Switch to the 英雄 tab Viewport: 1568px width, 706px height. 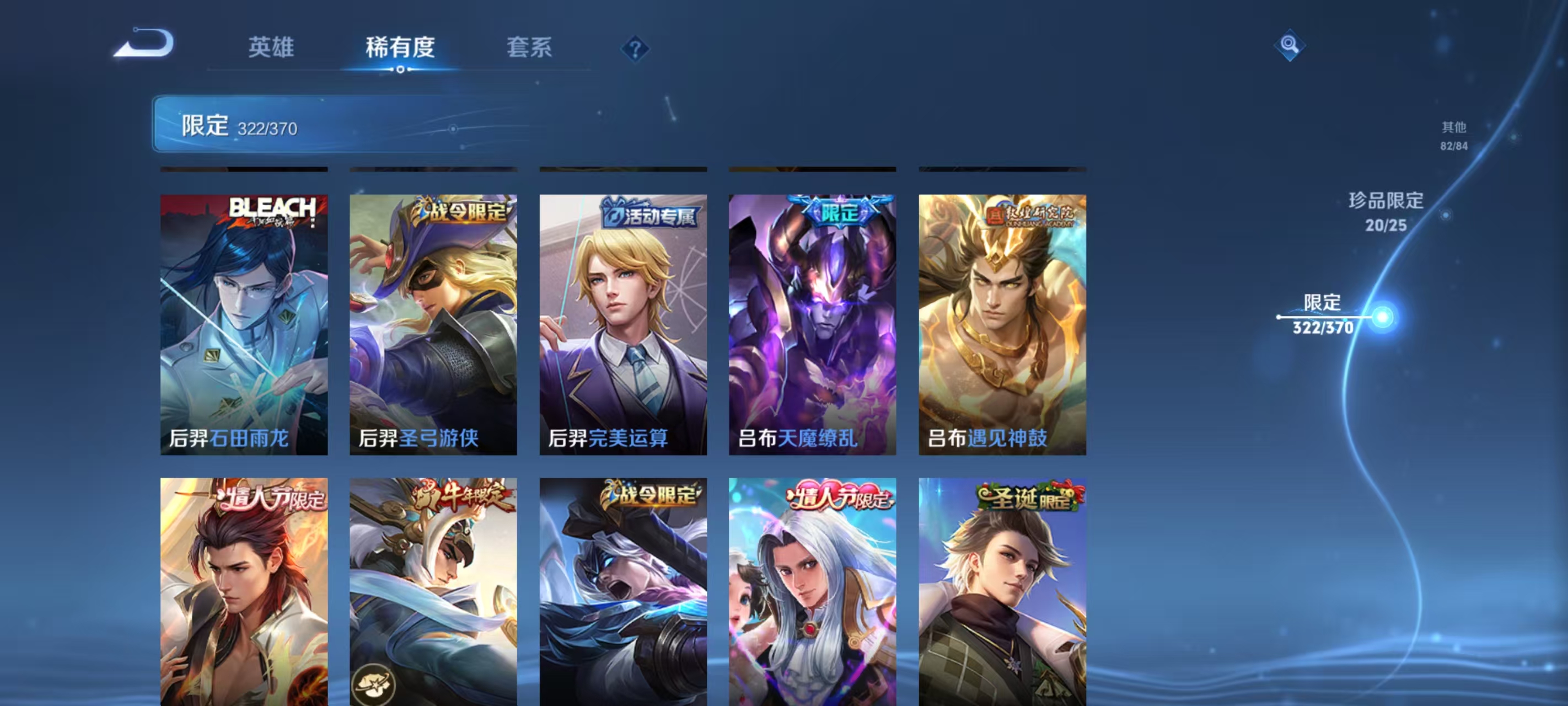(270, 48)
